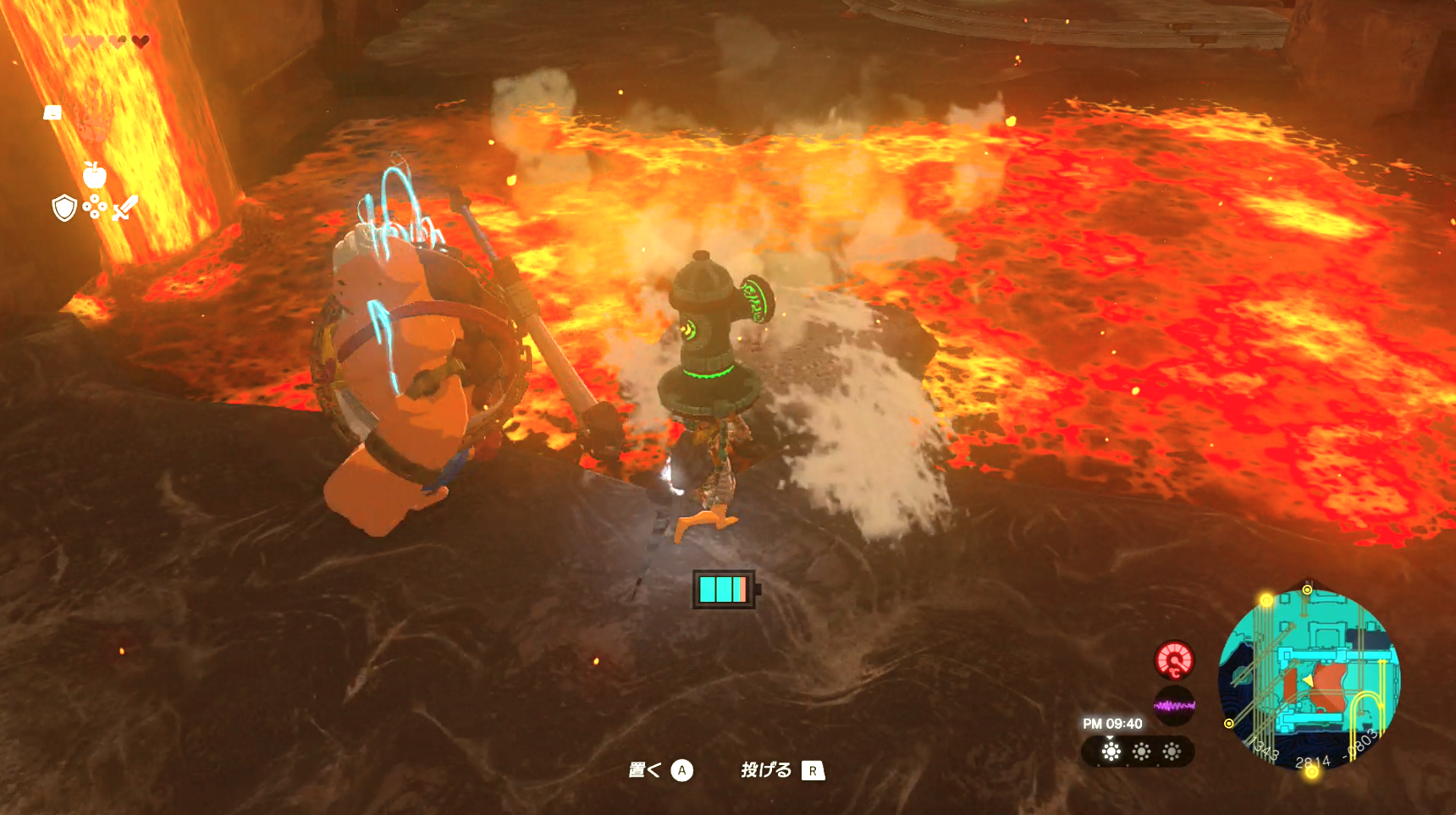Click the second dimmed sun forecast icon

(1140, 752)
